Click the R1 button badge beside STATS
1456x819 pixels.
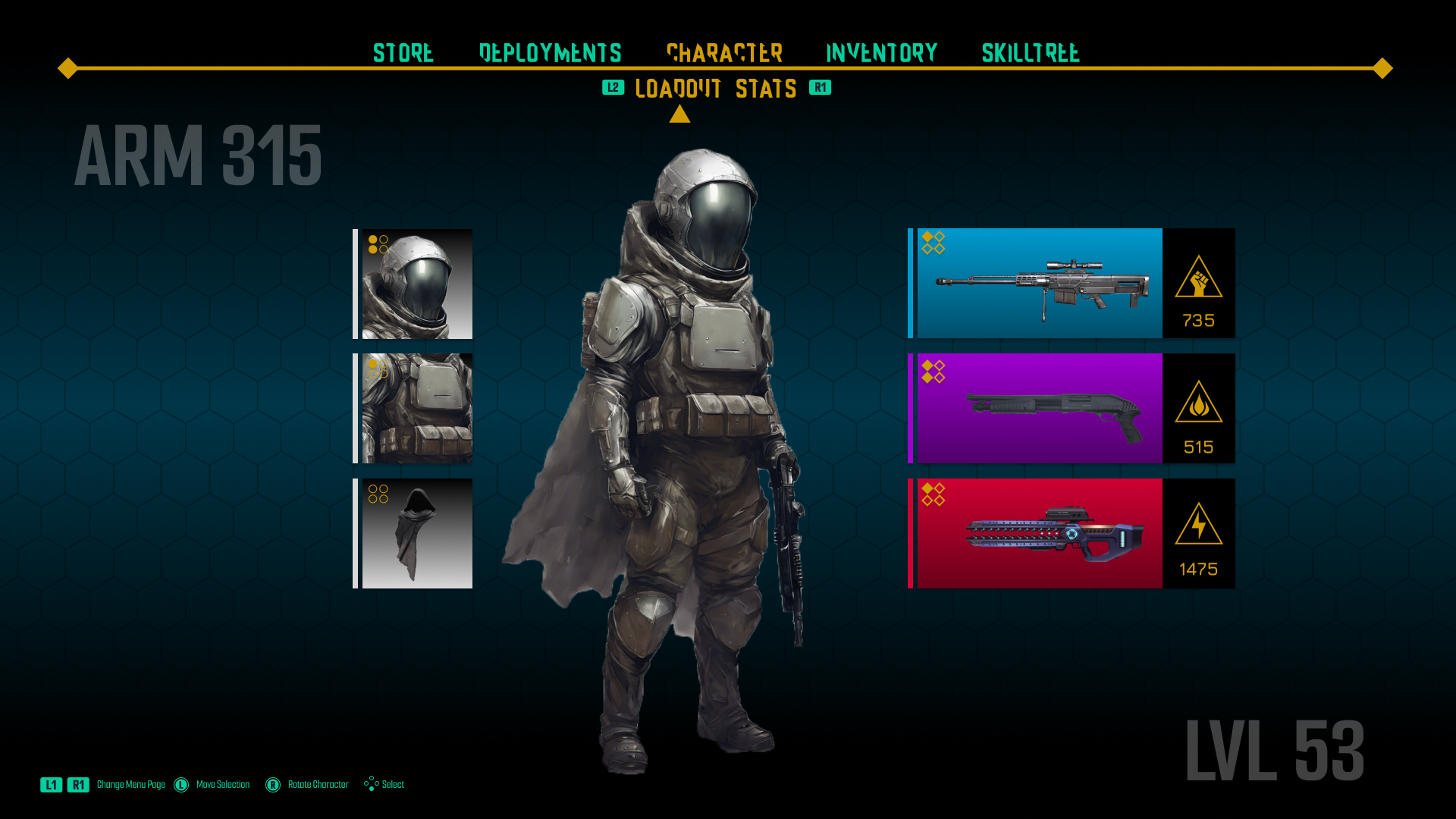(820, 88)
